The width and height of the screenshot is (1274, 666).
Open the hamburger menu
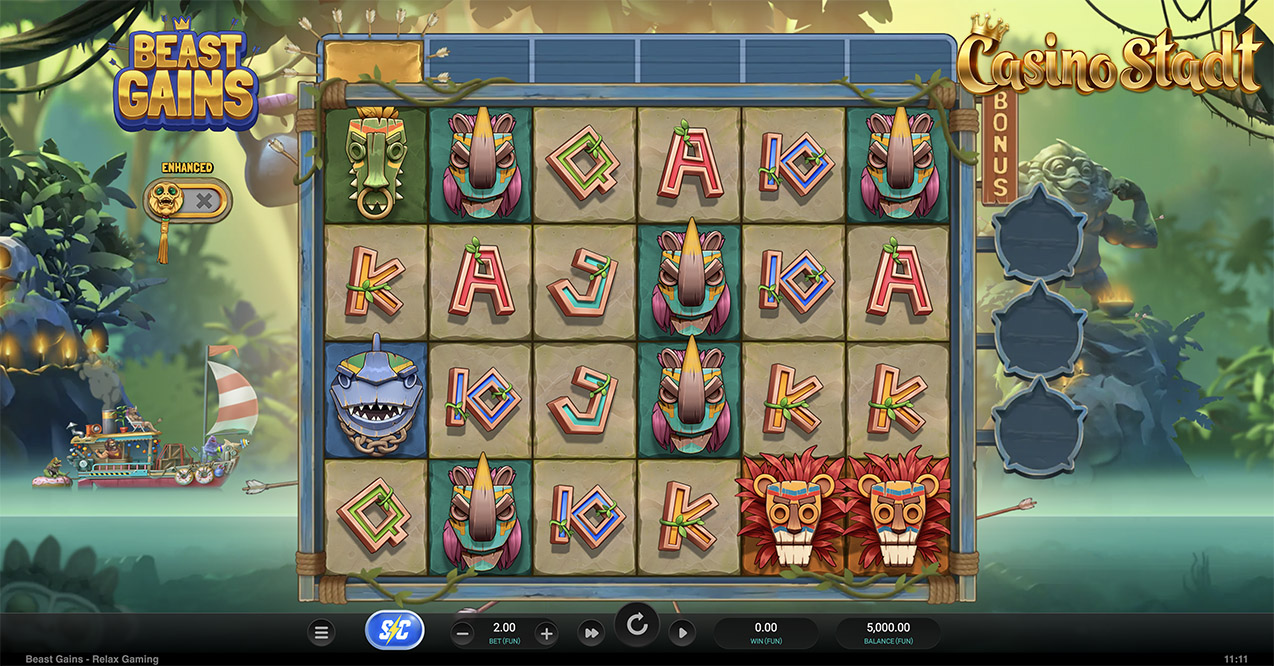(321, 633)
